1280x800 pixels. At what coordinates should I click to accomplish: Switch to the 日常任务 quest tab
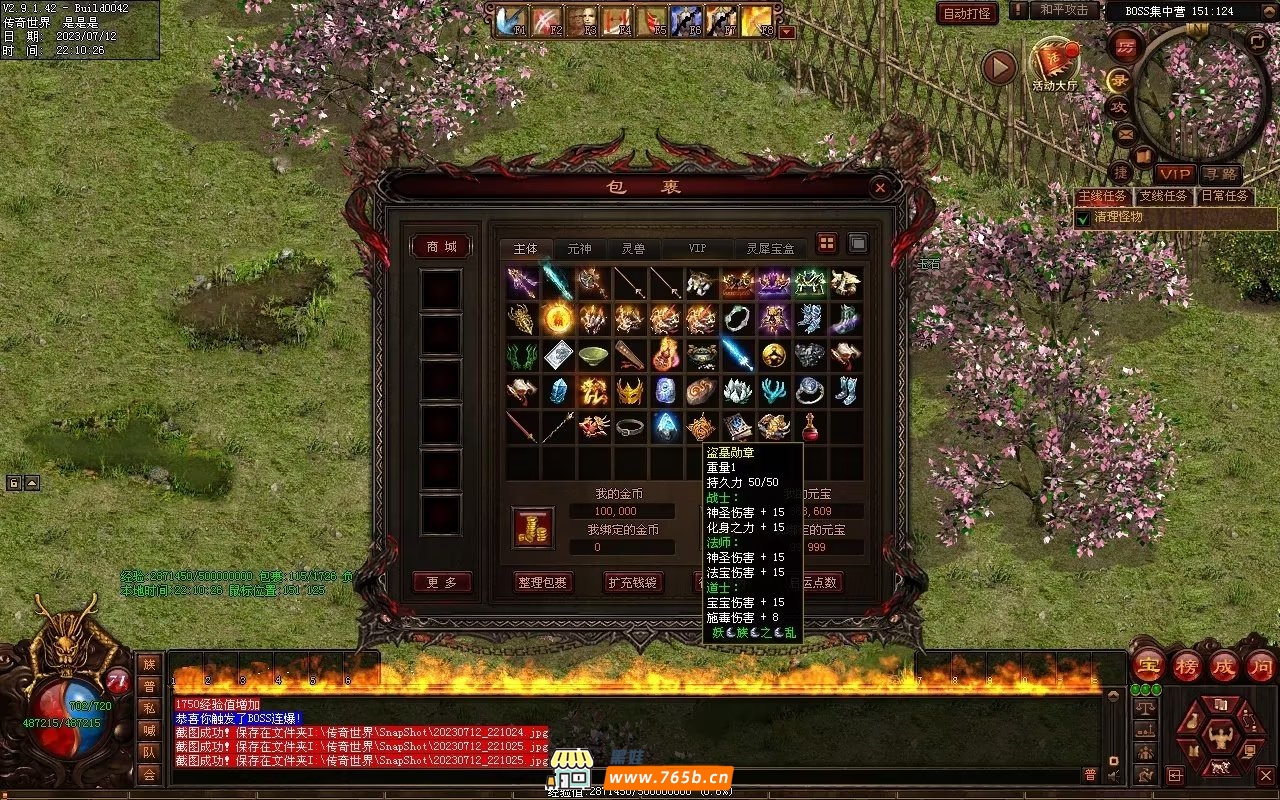pos(1224,196)
